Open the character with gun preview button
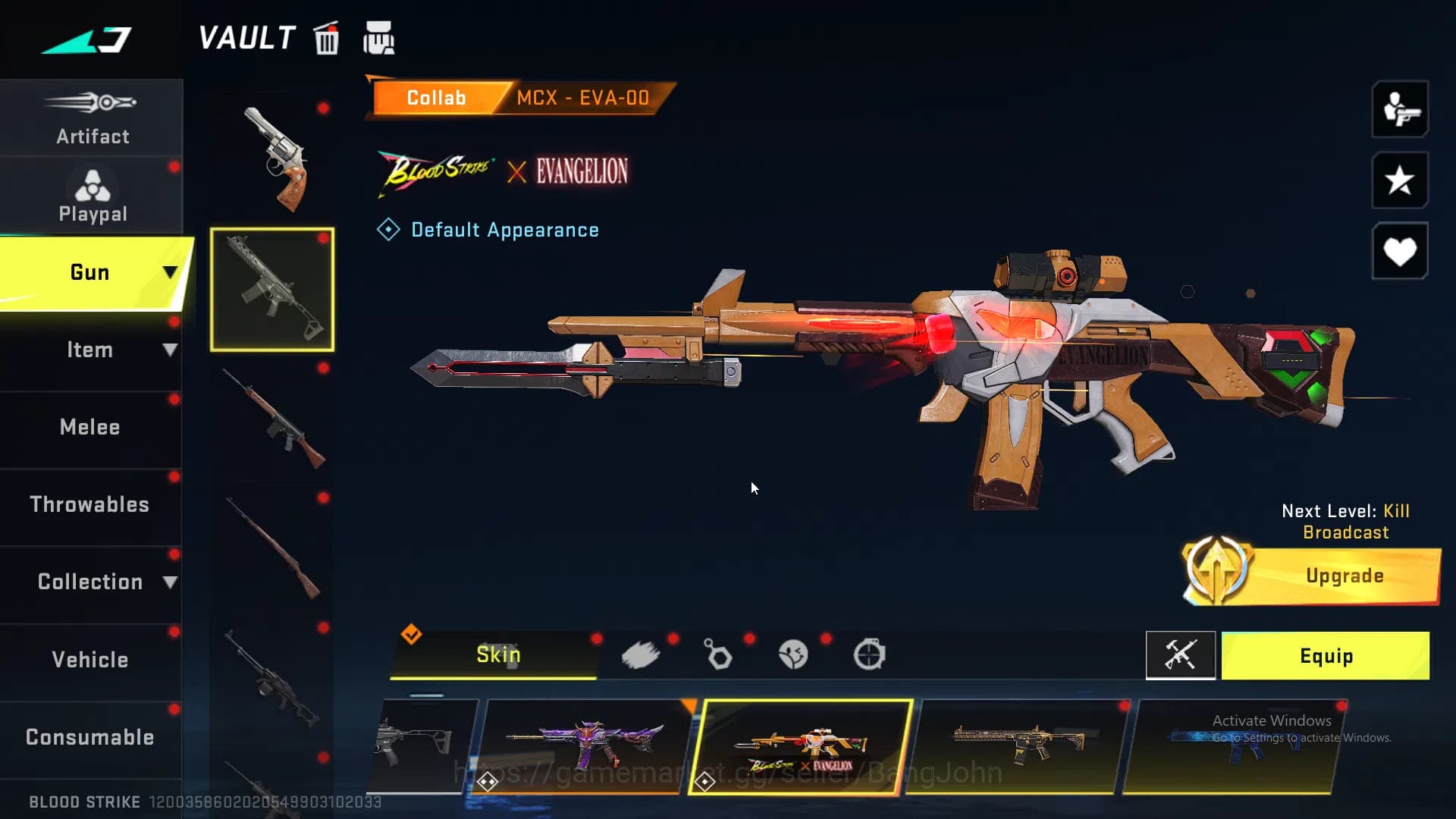Screen dimensions: 1456x819 tap(1399, 110)
